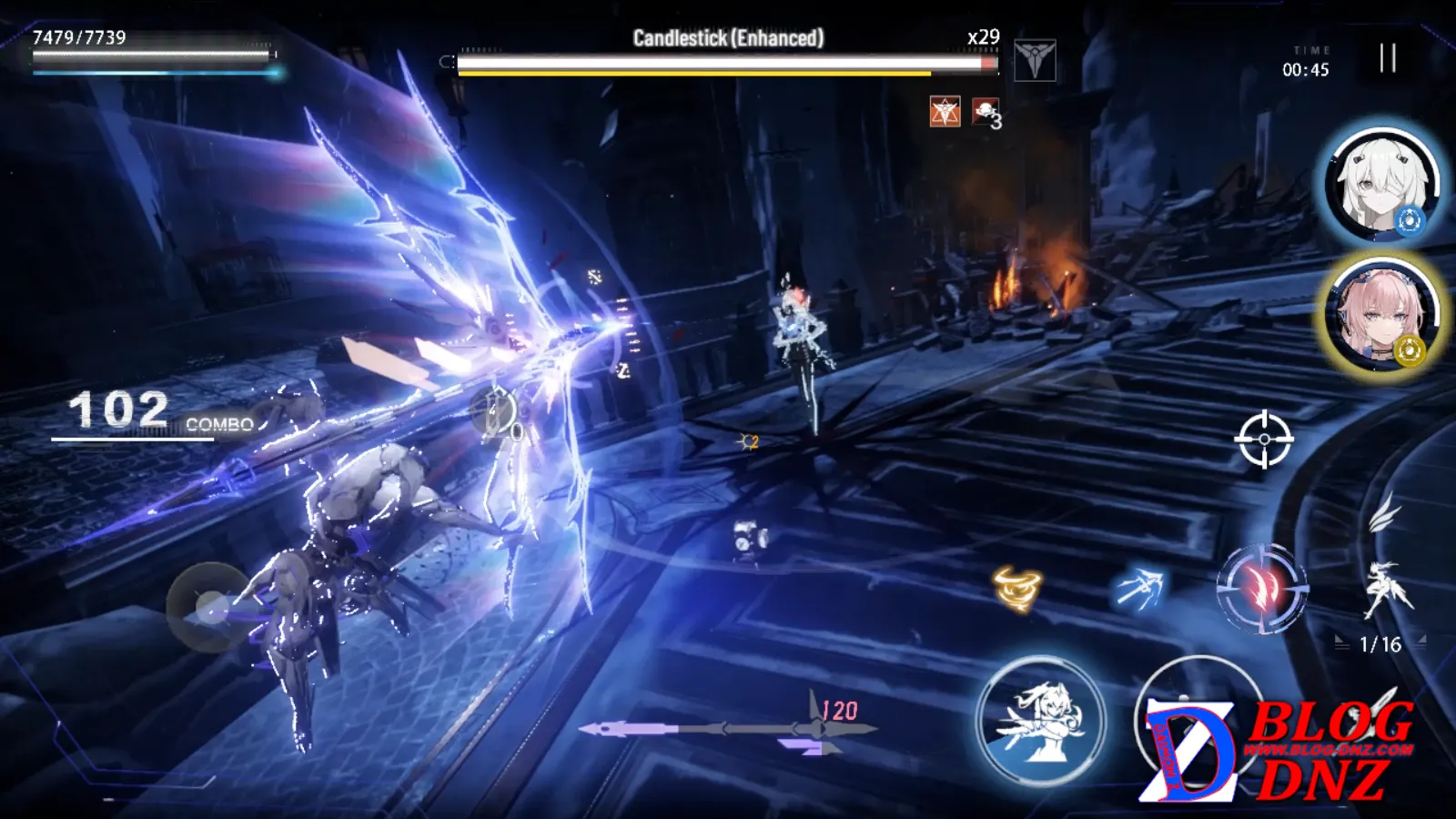
Task: Switch to the white-haired character portrait
Action: (x=1381, y=185)
